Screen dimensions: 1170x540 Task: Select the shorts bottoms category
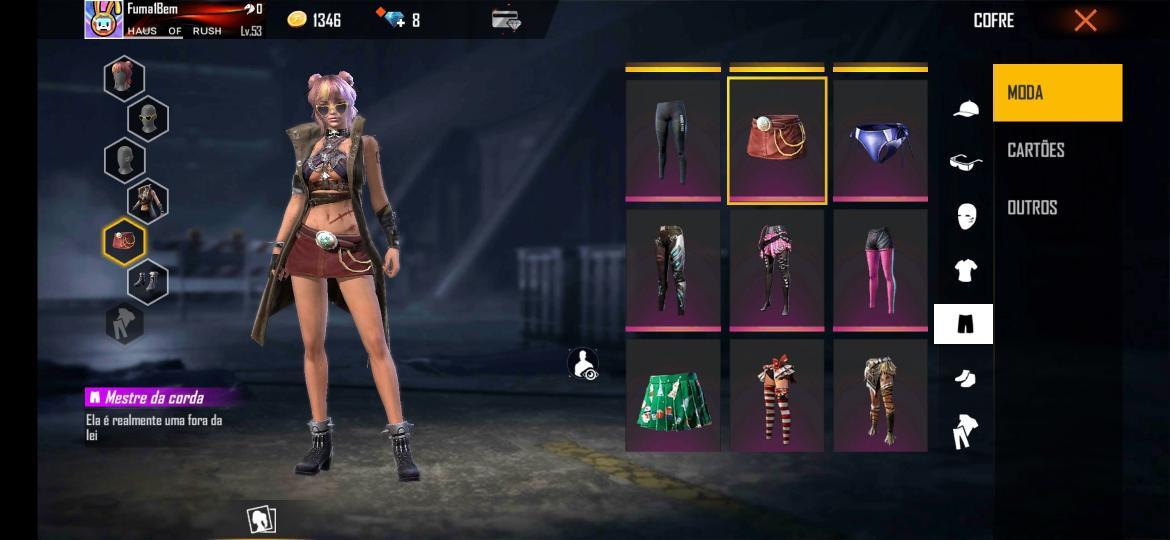point(964,324)
